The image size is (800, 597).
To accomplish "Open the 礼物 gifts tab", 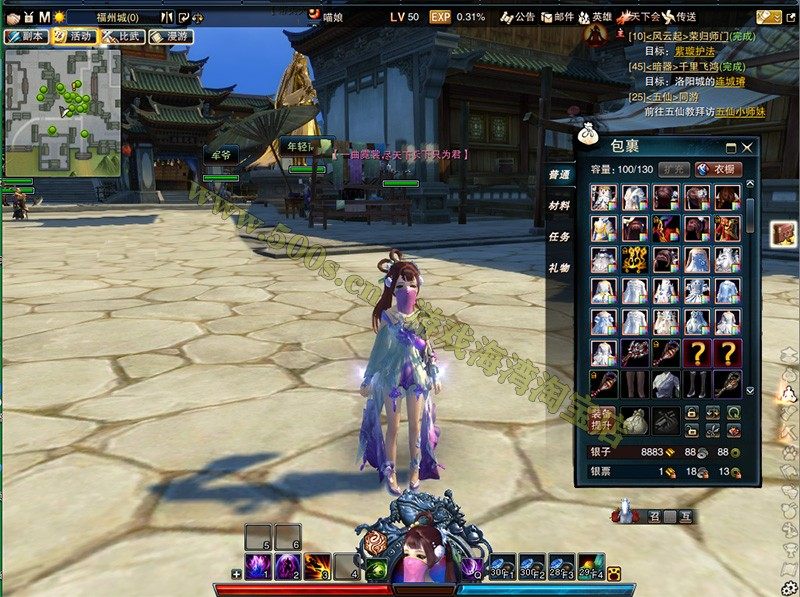I will [560, 268].
